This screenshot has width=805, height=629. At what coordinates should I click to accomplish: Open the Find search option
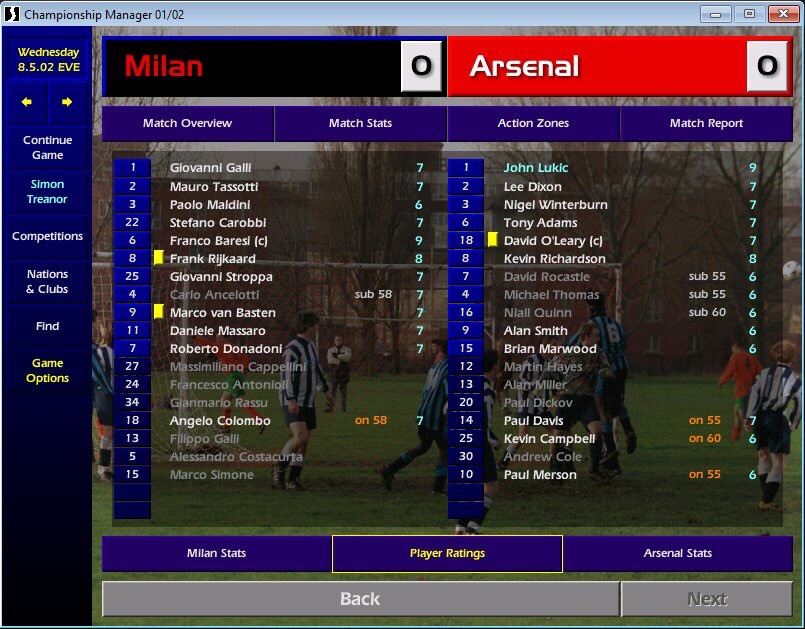(47, 326)
